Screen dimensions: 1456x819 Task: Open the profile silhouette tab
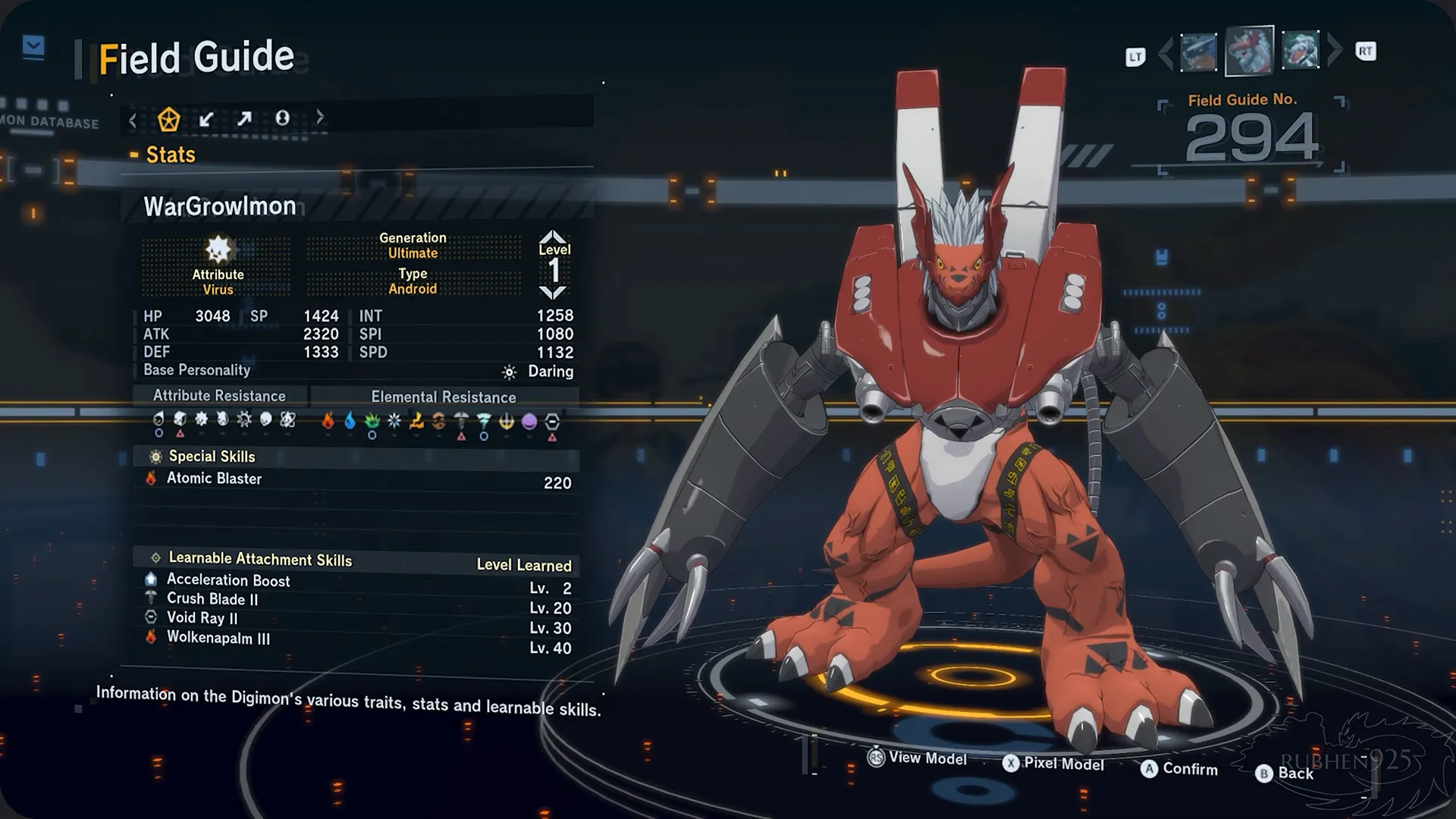(282, 118)
